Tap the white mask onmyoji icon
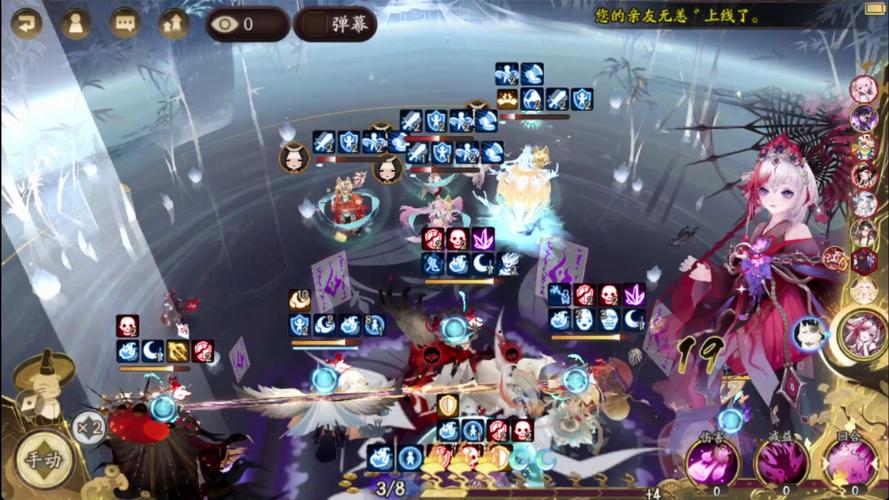889x500 pixels. click(x=810, y=334)
